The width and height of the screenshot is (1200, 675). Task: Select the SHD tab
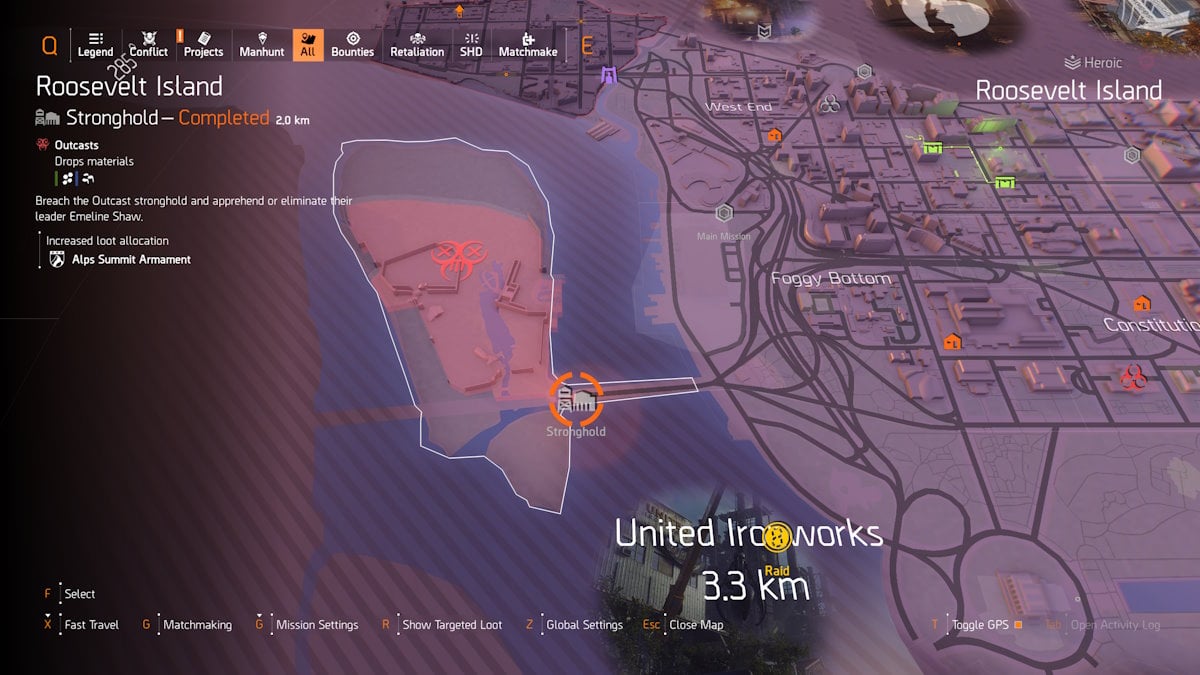471,45
